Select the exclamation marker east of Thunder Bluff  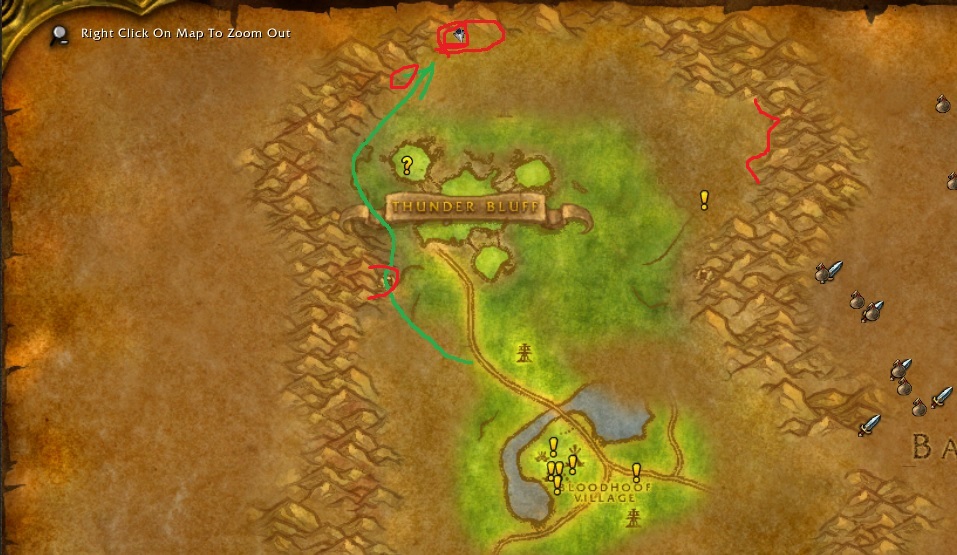[x=704, y=200]
